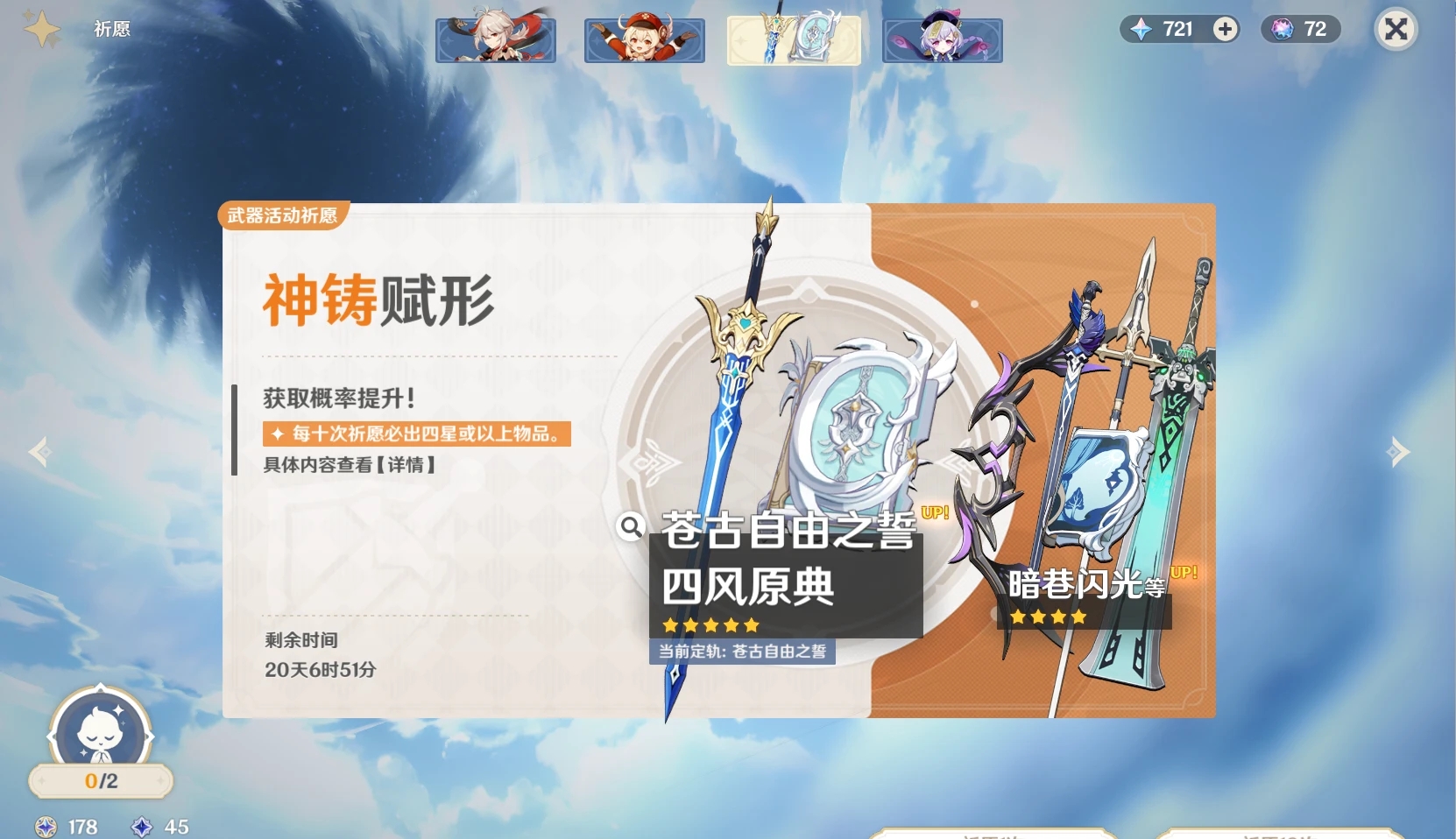Open the wishing Paimon history icon at bottom left
This screenshot has height=839, width=1456.
click(x=99, y=736)
